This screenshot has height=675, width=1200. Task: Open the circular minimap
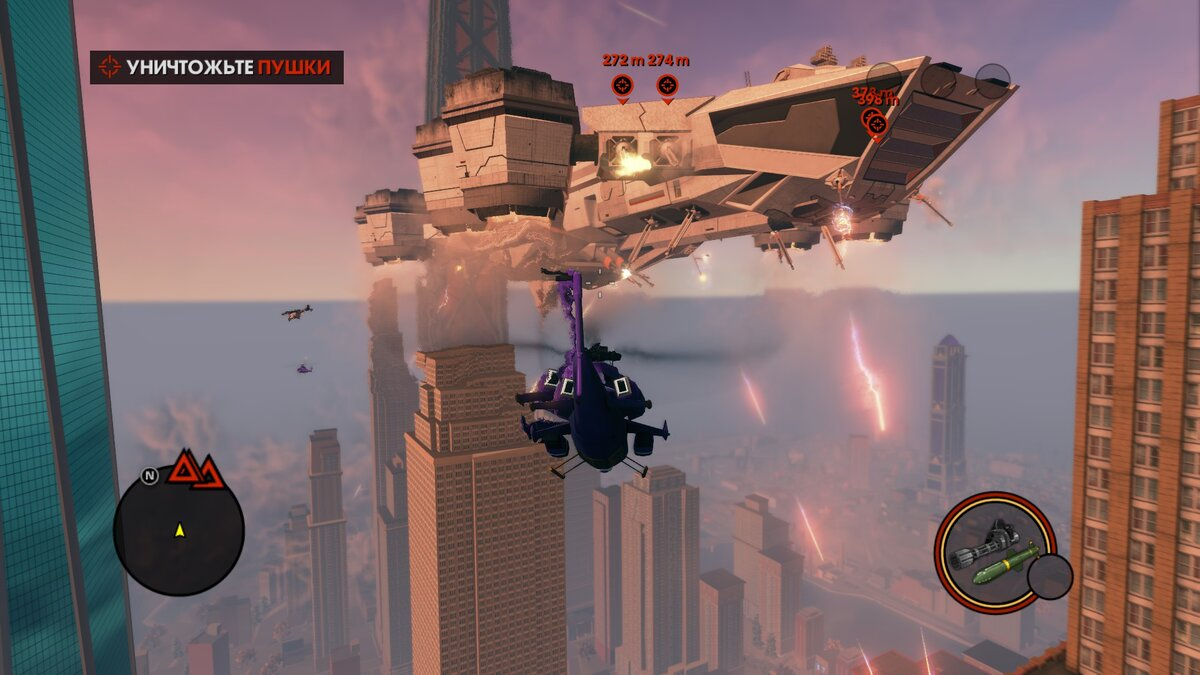coord(179,531)
